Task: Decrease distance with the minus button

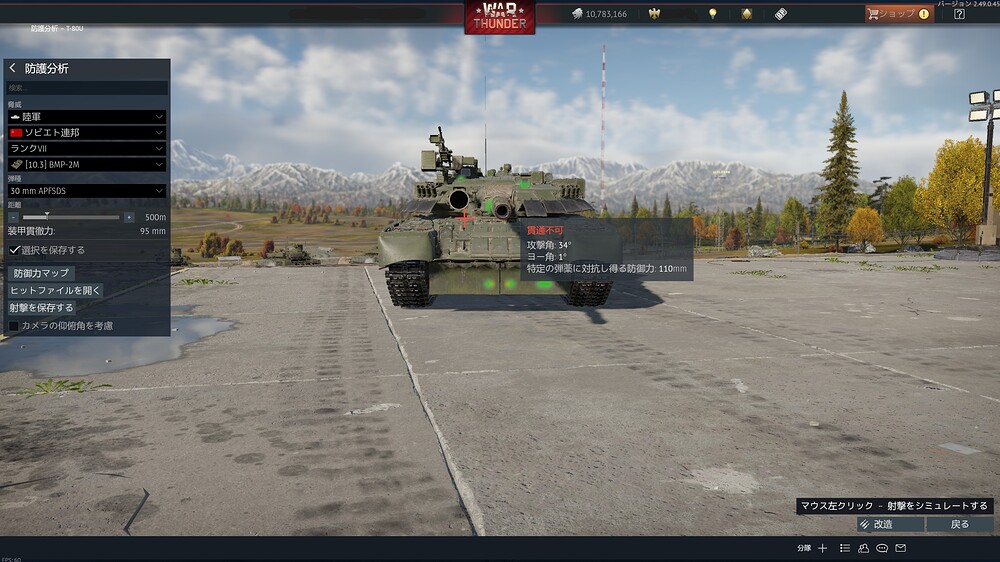Action: tap(14, 217)
